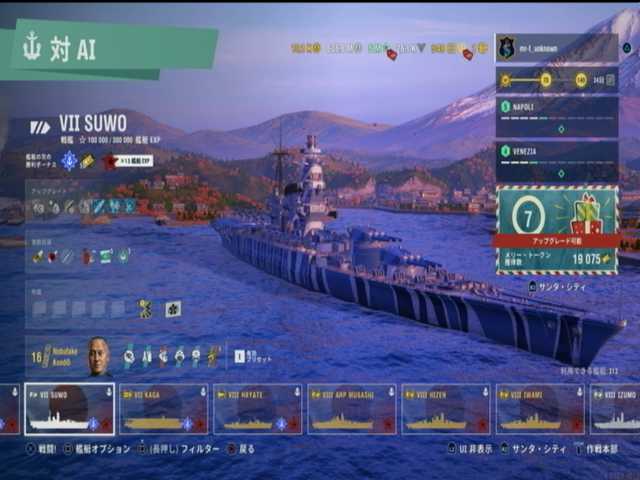Pick the VIII Hayate ship card

pos(257,409)
